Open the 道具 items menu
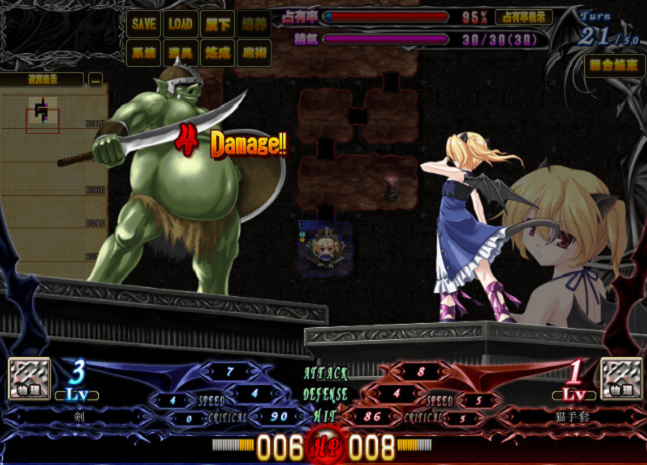The height and width of the screenshot is (465, 647). pyautogui.click(x=180, y=53)
